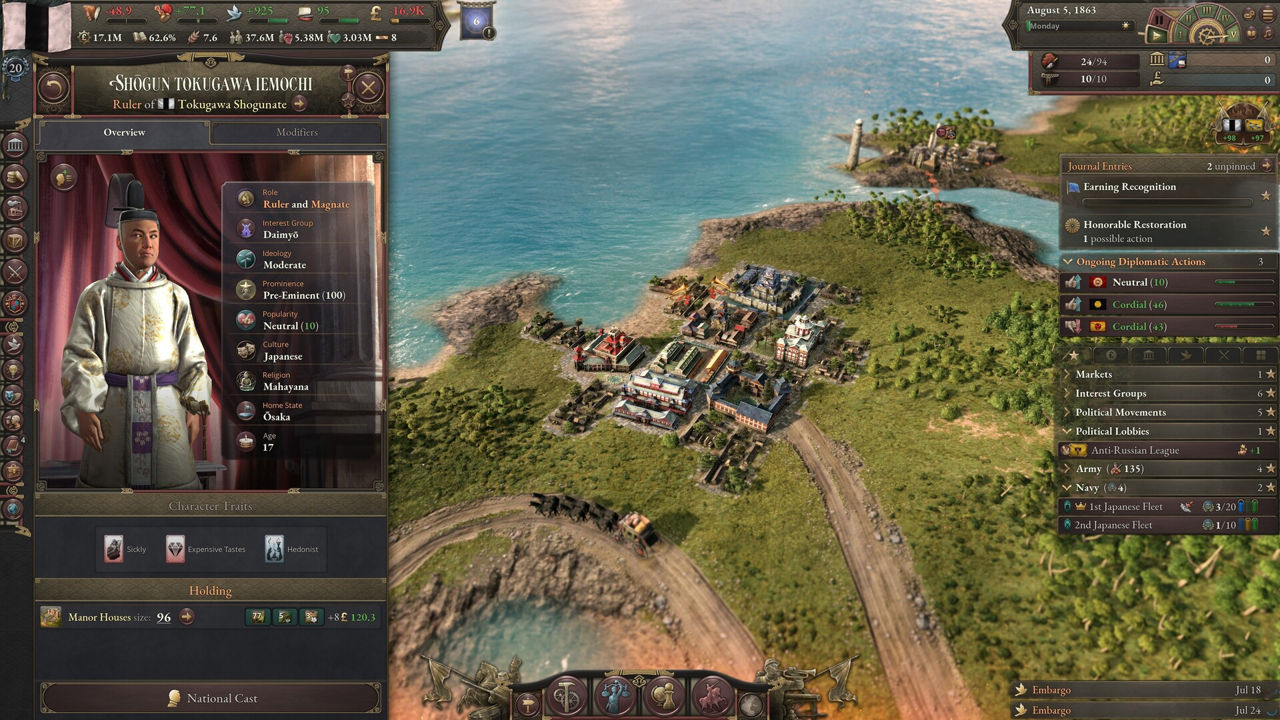Expand the Political Movements row

[1120, 412]
